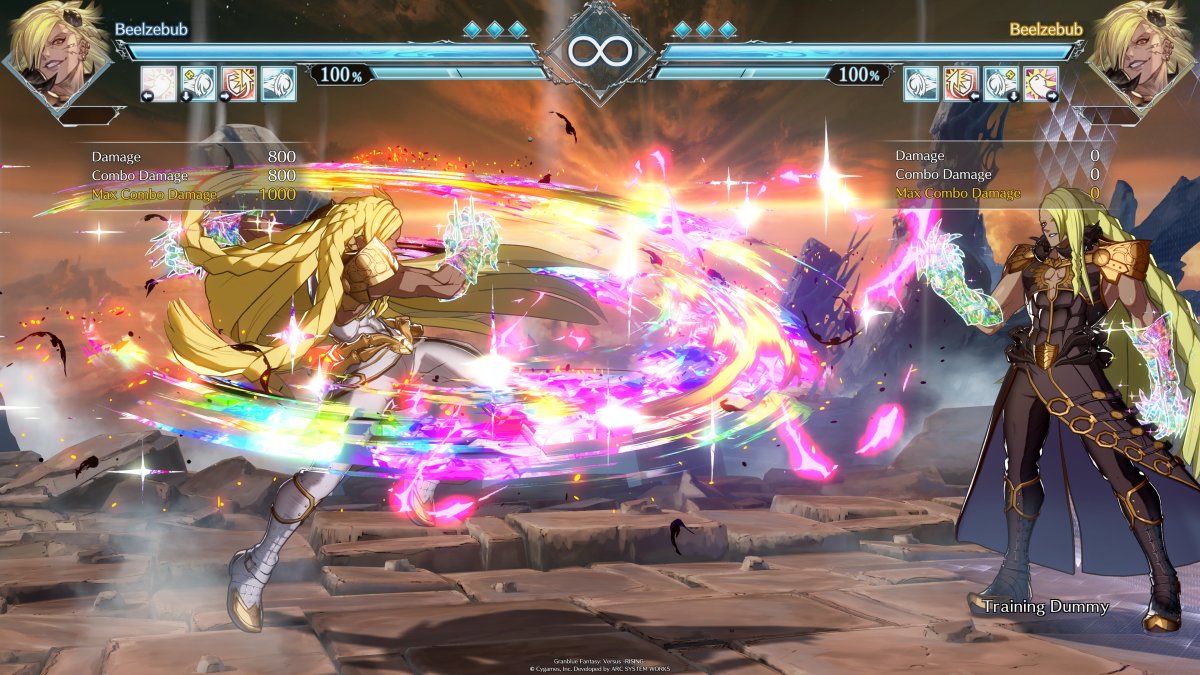Activate player two's red shield skill icon

click(960, 84)
